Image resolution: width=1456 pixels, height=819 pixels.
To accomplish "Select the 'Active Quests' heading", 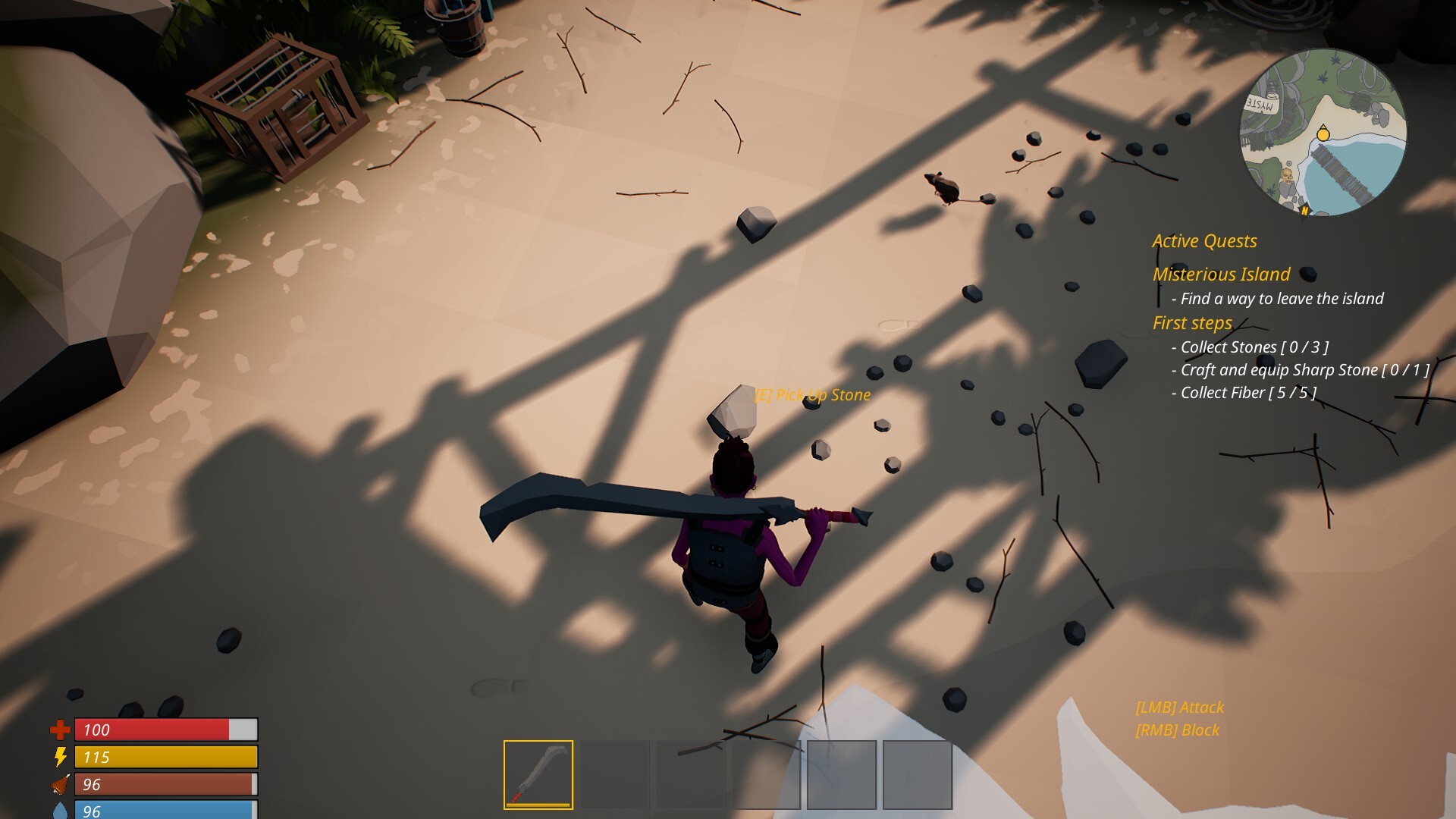I will click(x=1204, y=241).
